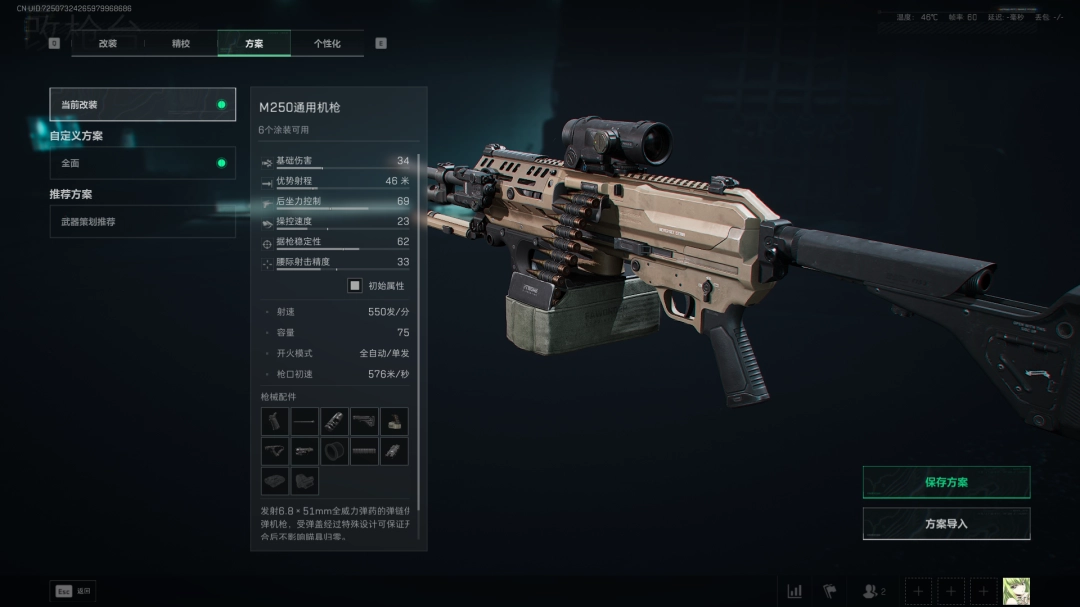
Task: Open the friends list icon
Action: (x=873, y=591)
